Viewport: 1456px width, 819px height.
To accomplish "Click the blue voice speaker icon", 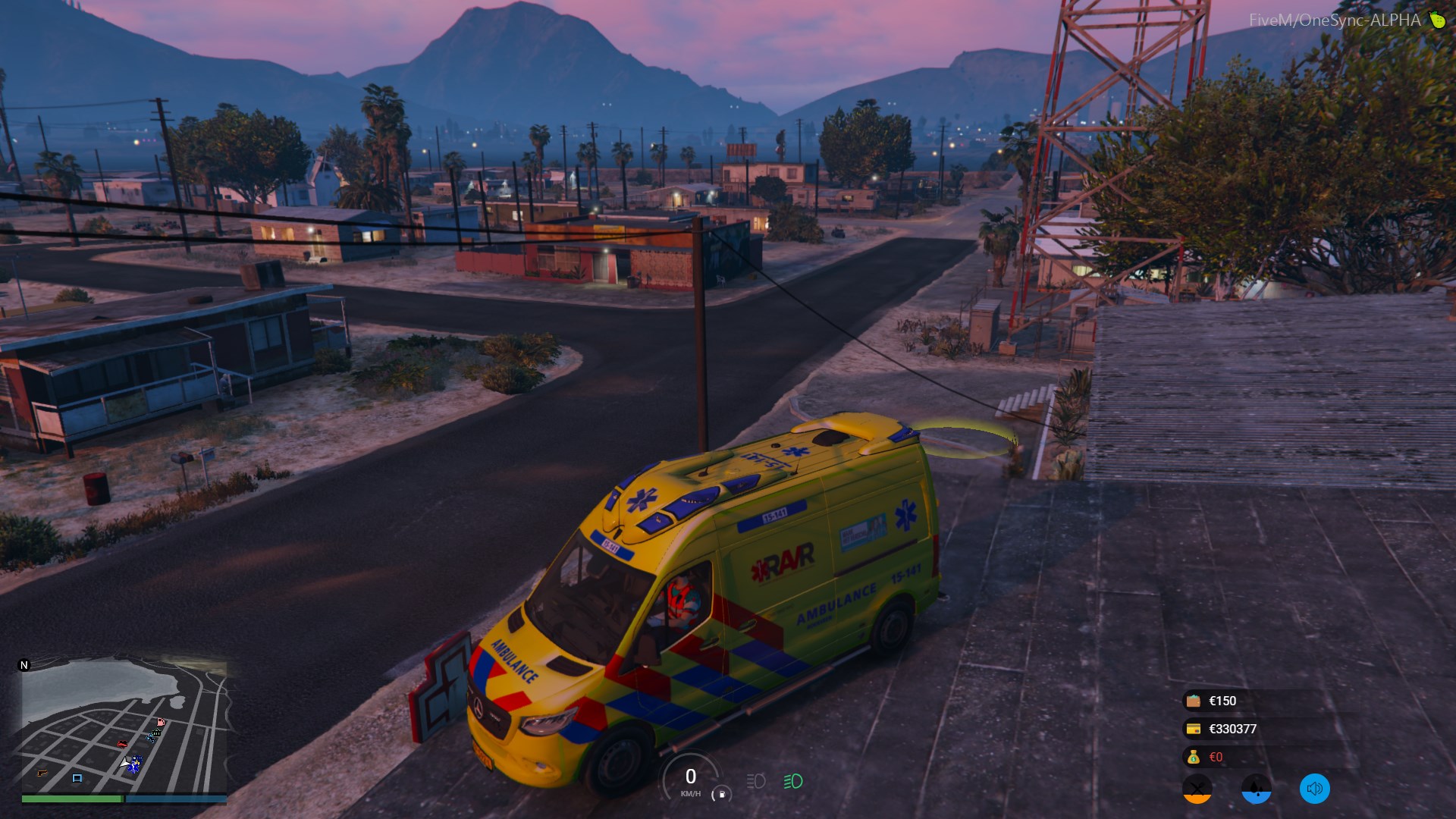I will point(1314,789).
